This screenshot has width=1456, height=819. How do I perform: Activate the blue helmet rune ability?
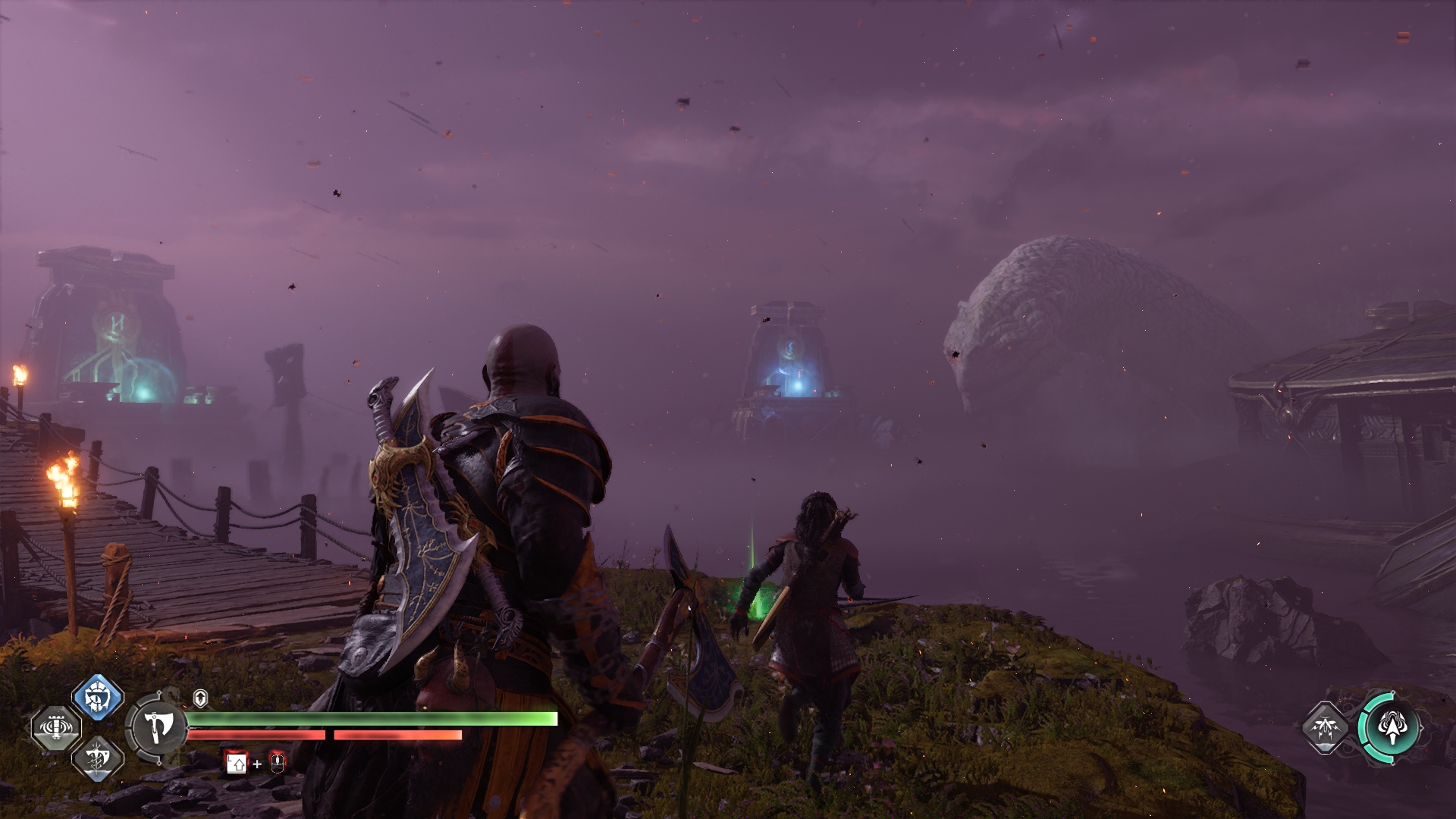98,696
